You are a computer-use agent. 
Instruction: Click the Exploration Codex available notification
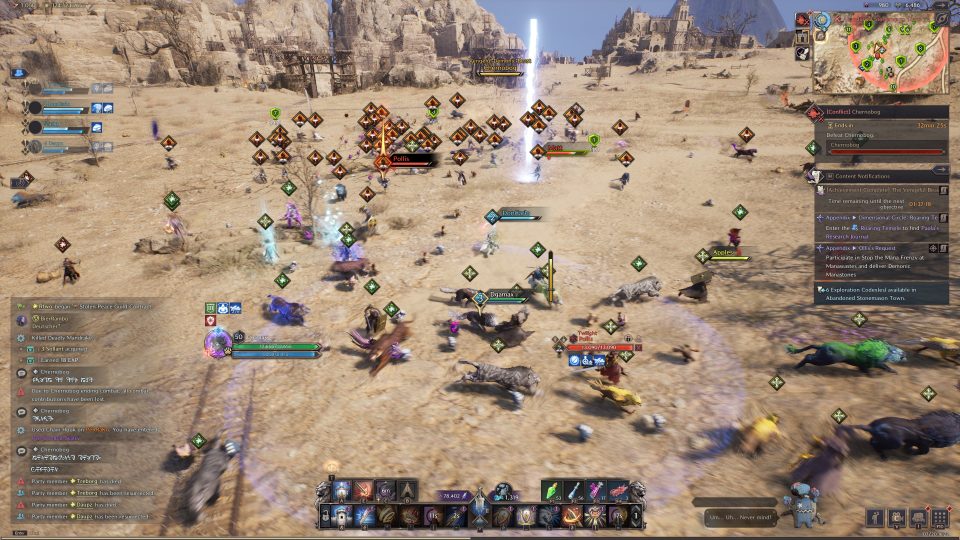click(882, 293)
